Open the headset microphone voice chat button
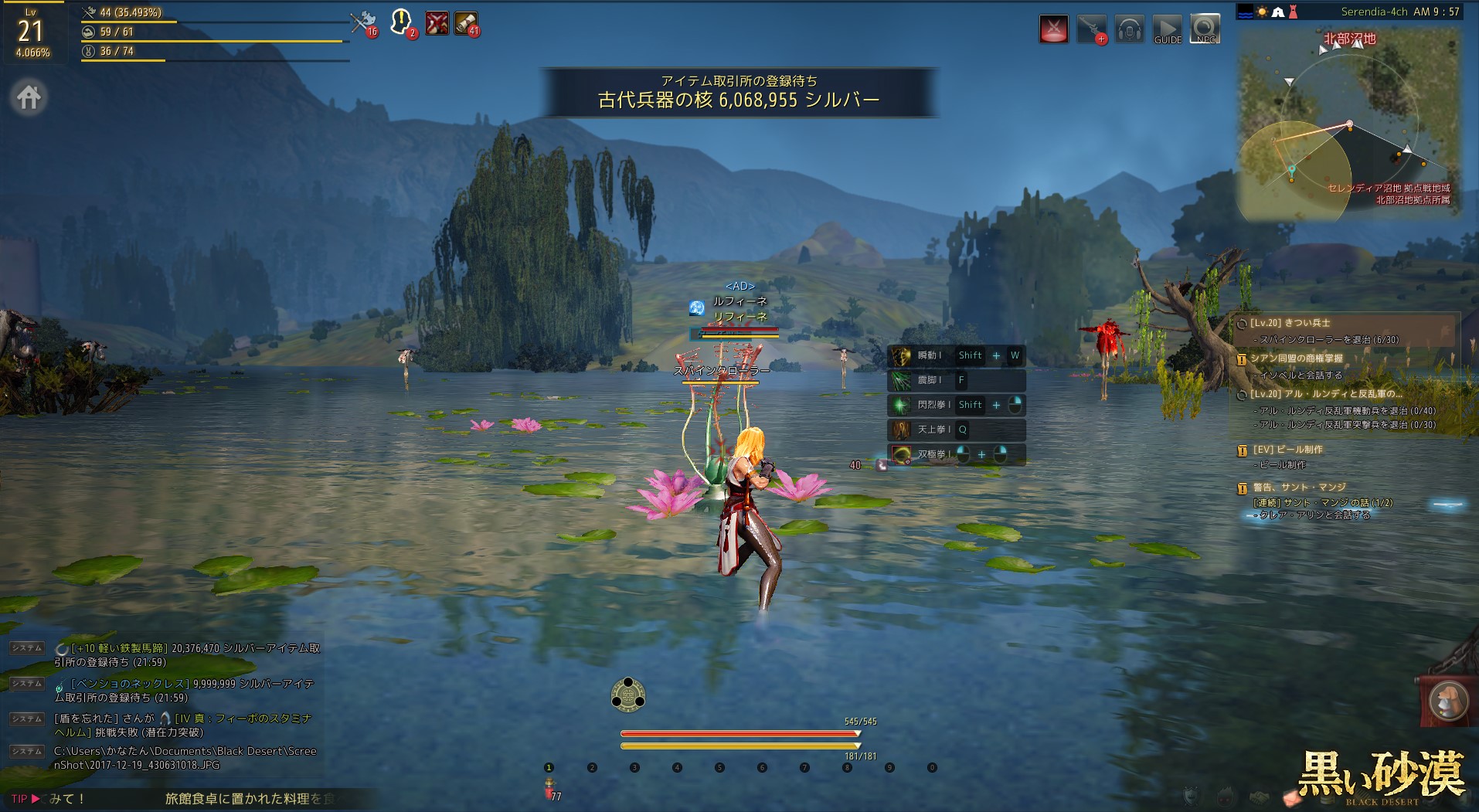Viewport: 1479px width, 812px height. click(1129, 29)
